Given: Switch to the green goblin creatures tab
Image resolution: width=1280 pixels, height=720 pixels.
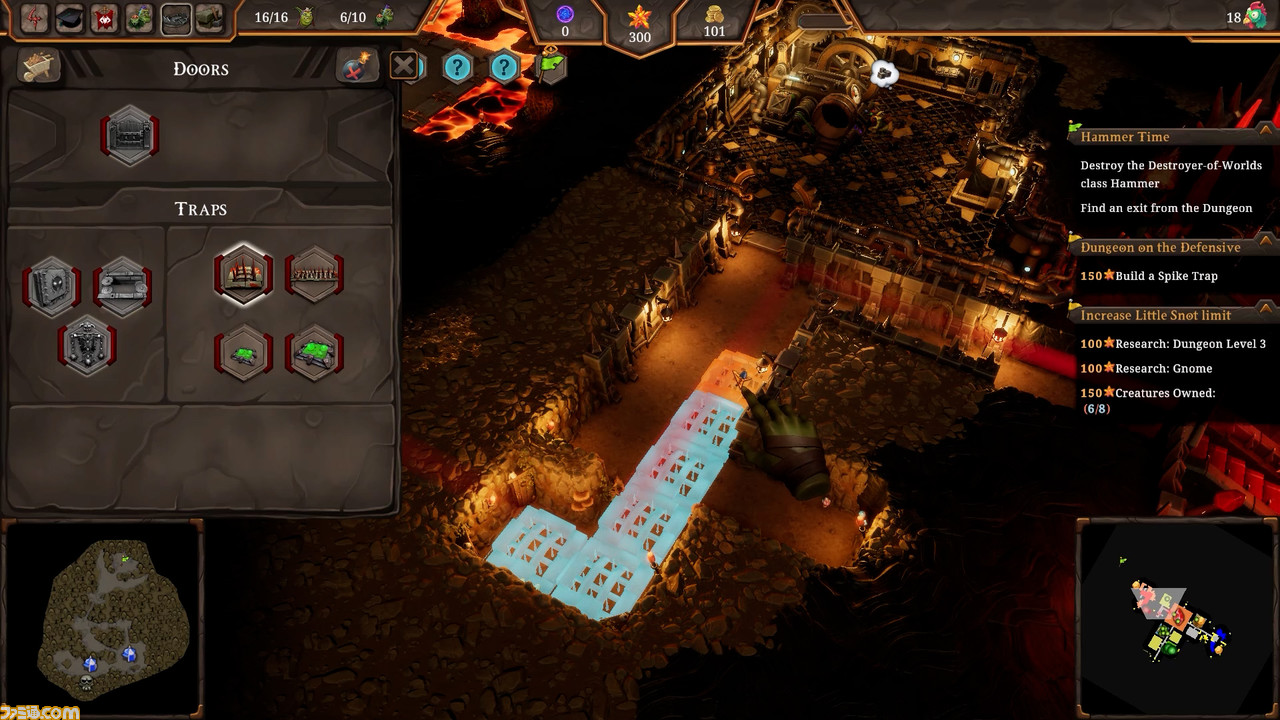Looking at the screenshot, I should (140, 18).
